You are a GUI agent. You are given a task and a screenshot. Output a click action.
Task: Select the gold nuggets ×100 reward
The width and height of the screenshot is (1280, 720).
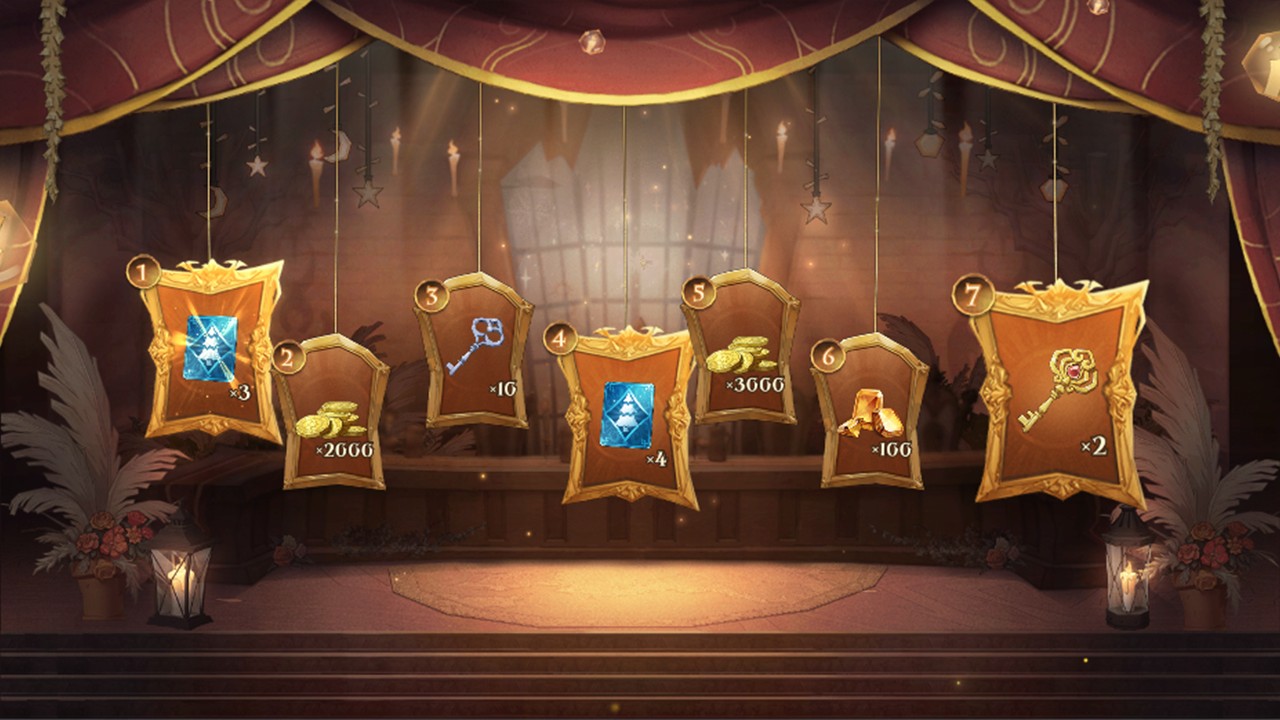[872, 412]
